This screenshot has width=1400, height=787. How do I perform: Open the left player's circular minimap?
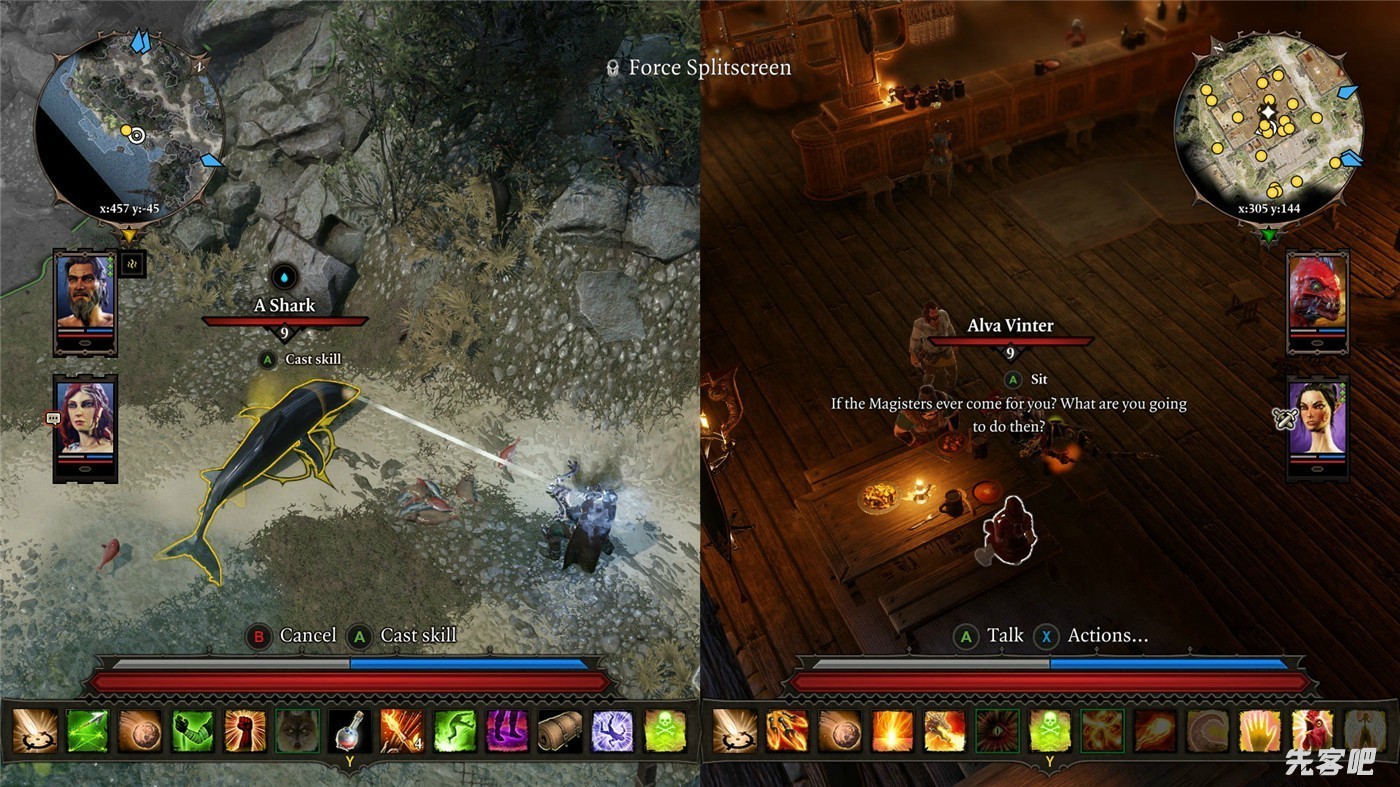tap(130, 127)
